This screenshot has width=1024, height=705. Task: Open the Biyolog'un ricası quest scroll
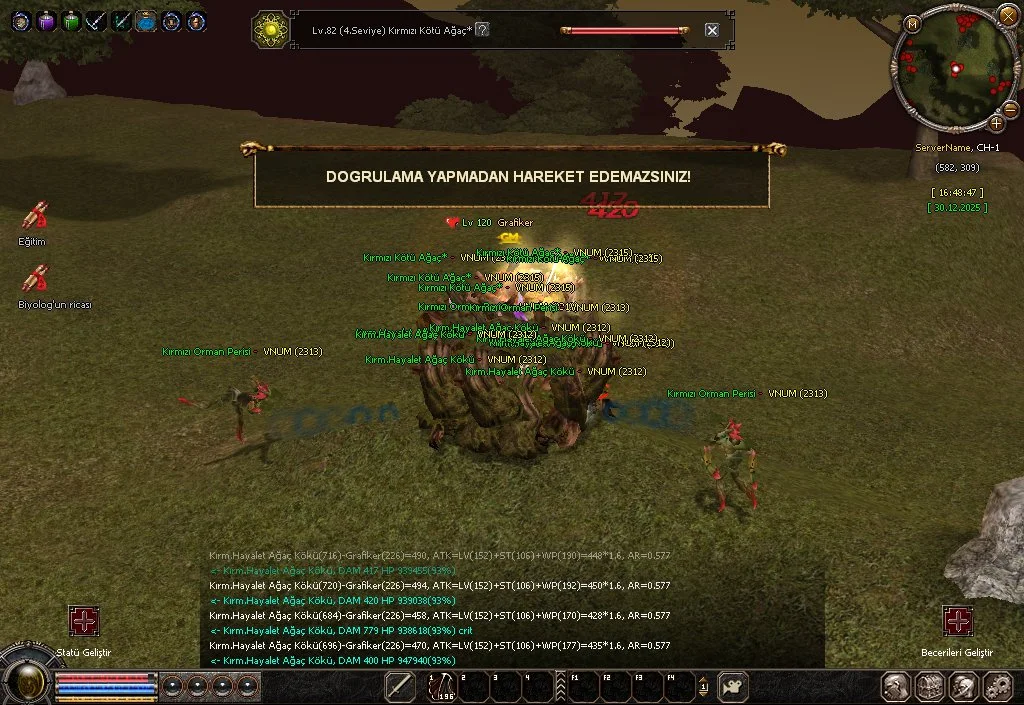(37, 278)
